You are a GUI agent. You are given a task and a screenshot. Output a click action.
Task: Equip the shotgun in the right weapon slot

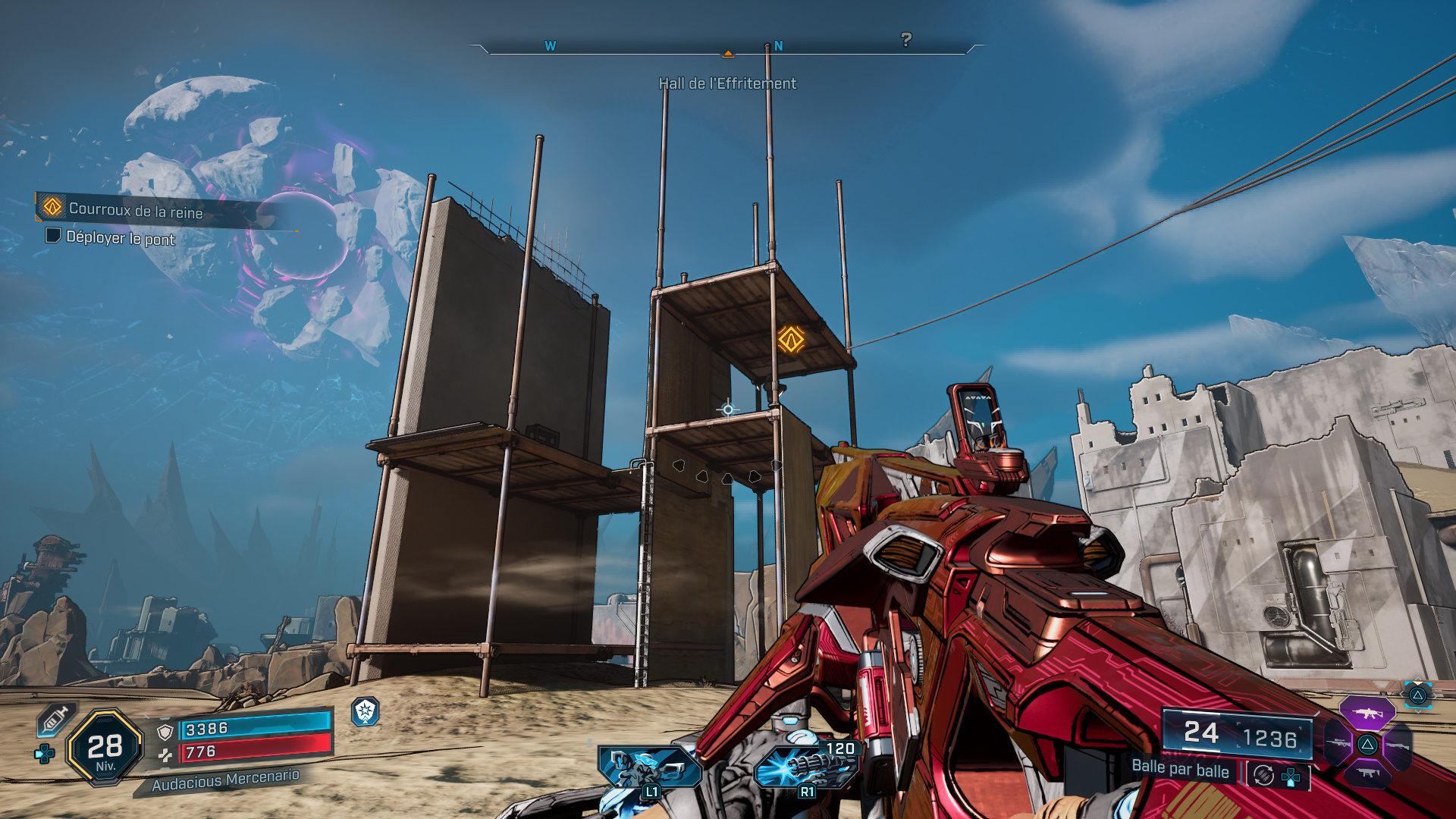1399,745
